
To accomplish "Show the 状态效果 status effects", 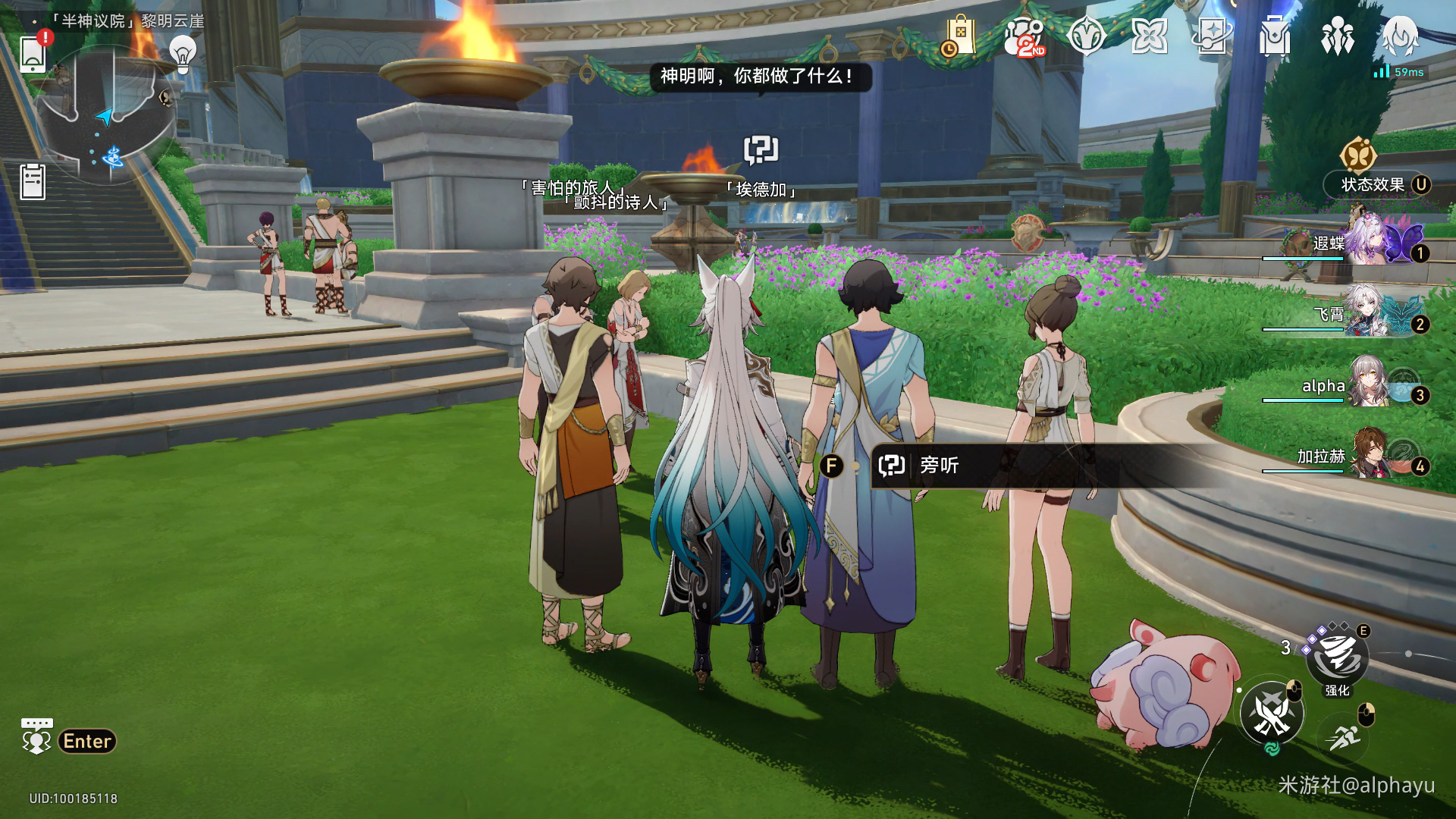I will point(1373,184).
